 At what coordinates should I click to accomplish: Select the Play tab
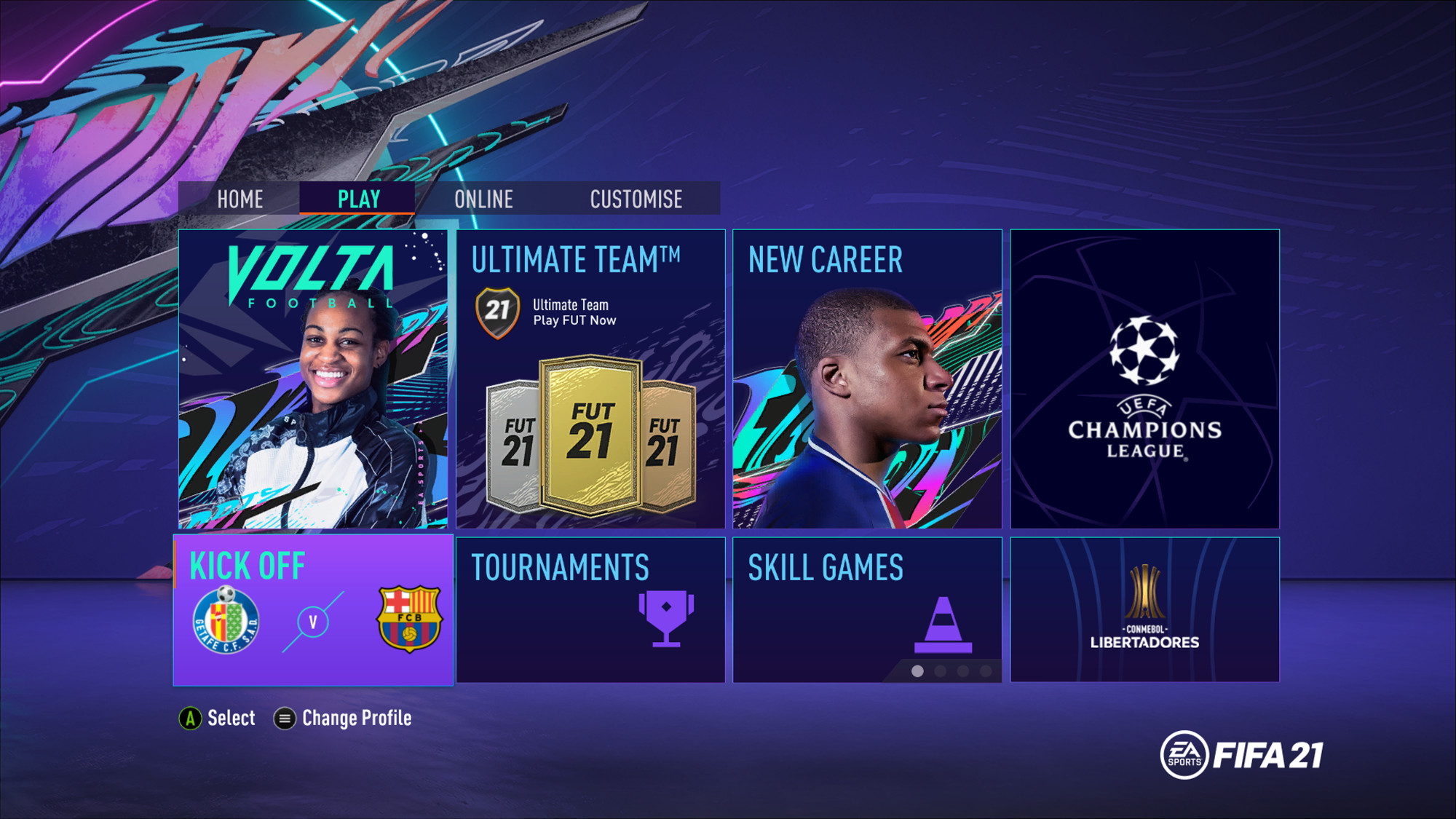(x=358, y=199)
